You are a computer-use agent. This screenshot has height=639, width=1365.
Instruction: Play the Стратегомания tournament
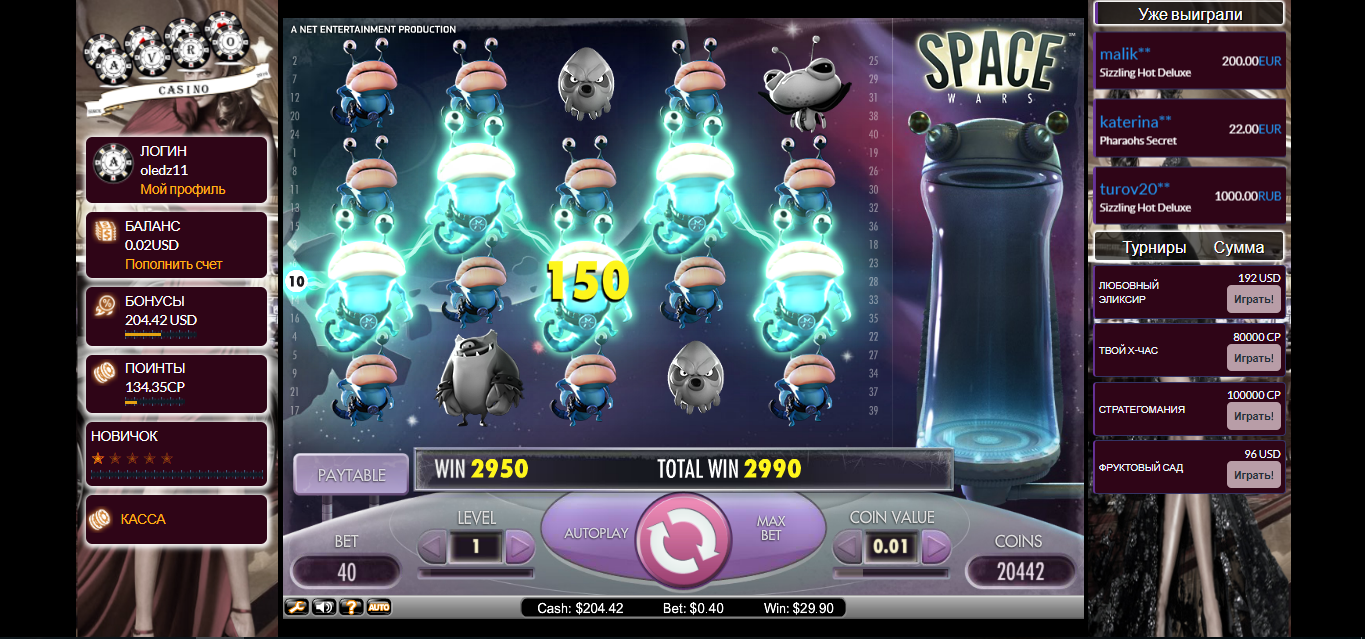[1253, 416]
